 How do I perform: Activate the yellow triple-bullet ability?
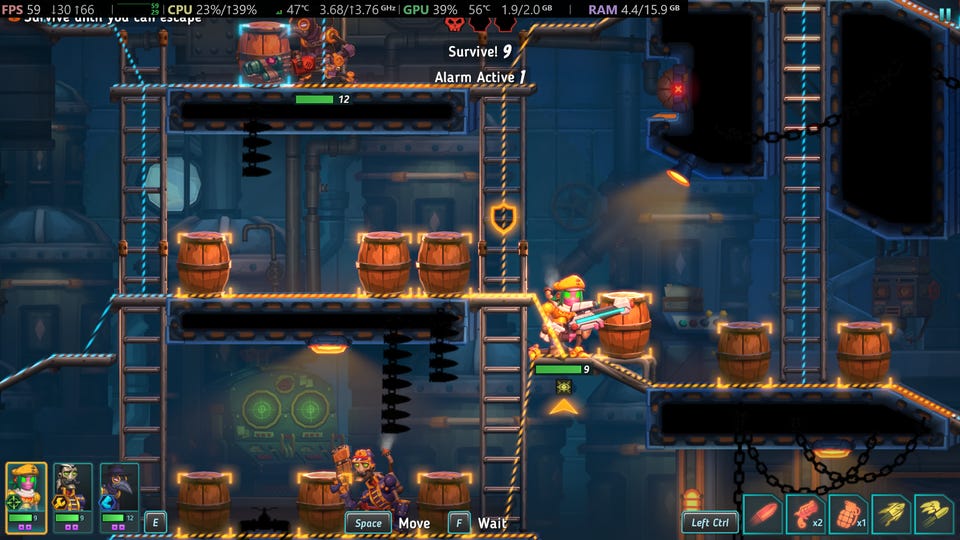tap(934, 514)
